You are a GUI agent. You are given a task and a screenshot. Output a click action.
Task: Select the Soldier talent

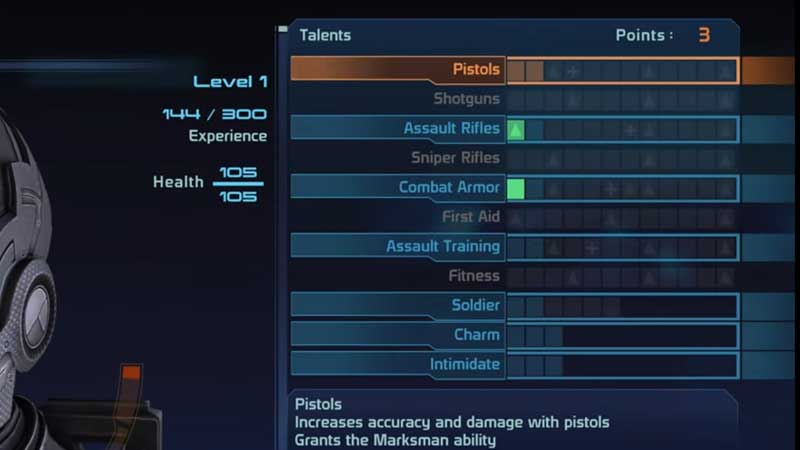tap(475, 305)
